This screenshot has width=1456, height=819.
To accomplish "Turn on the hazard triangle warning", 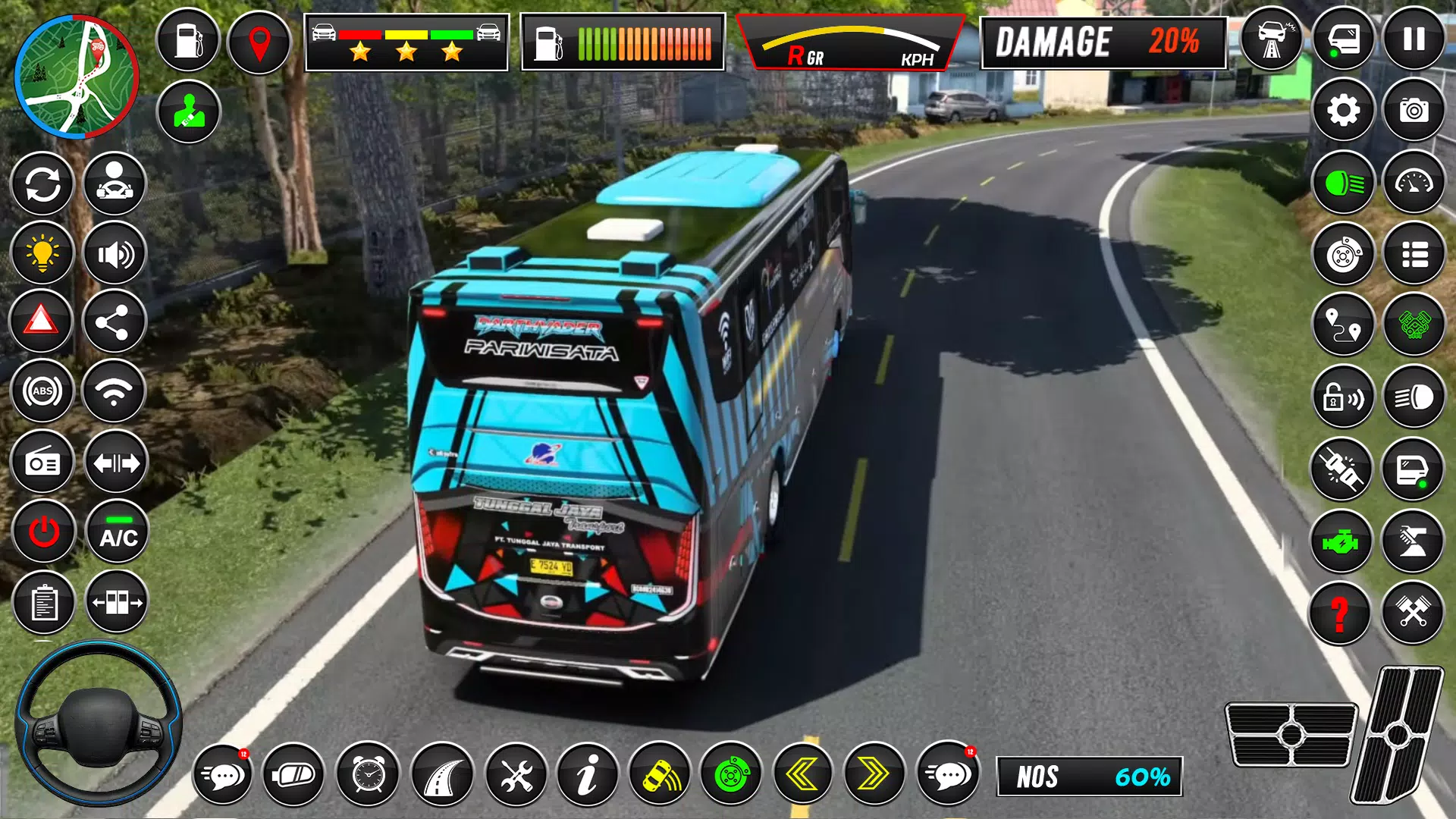I will [42, 322].
